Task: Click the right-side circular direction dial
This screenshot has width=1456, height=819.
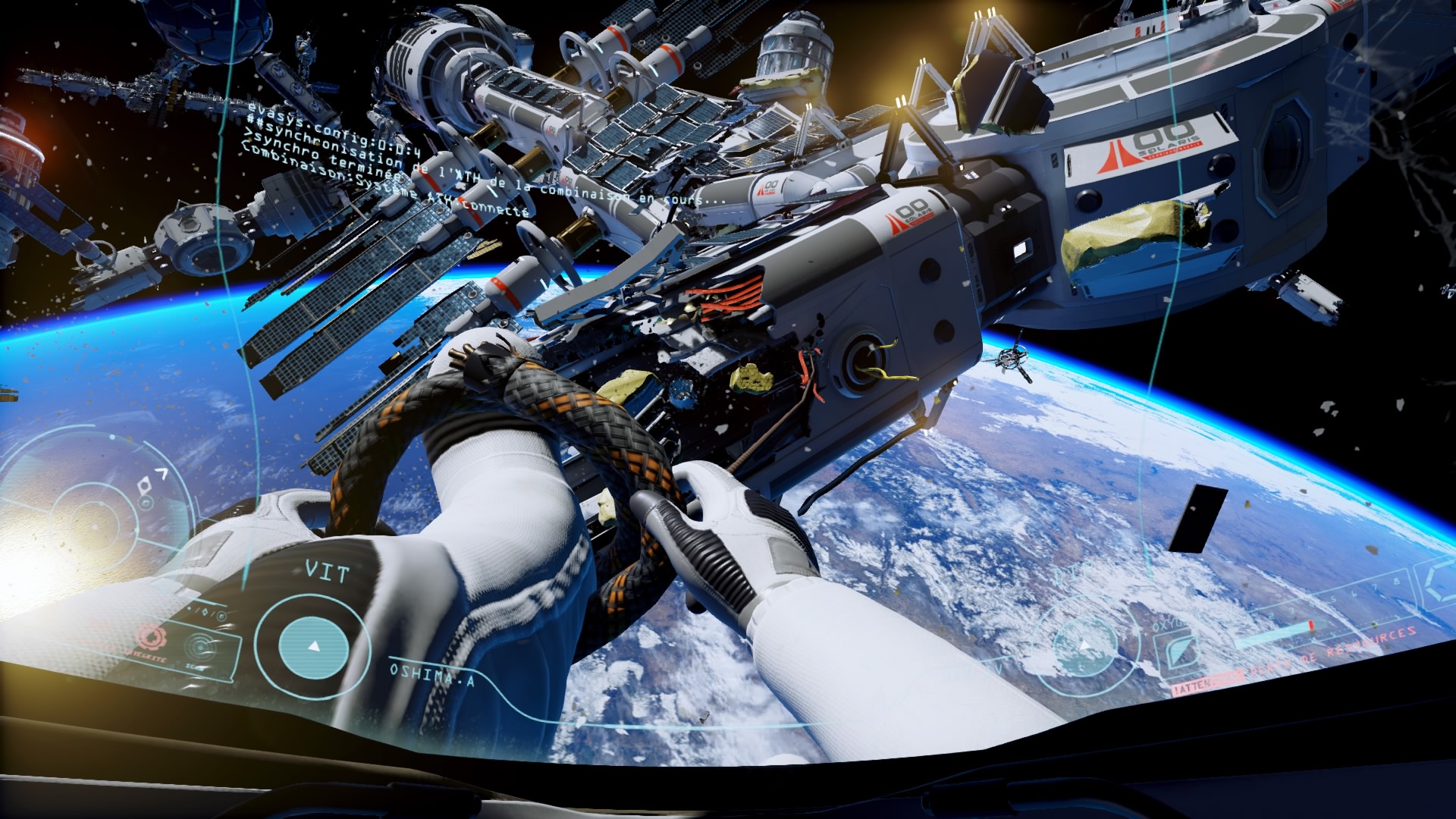Action: click(x=1084, y=645)
